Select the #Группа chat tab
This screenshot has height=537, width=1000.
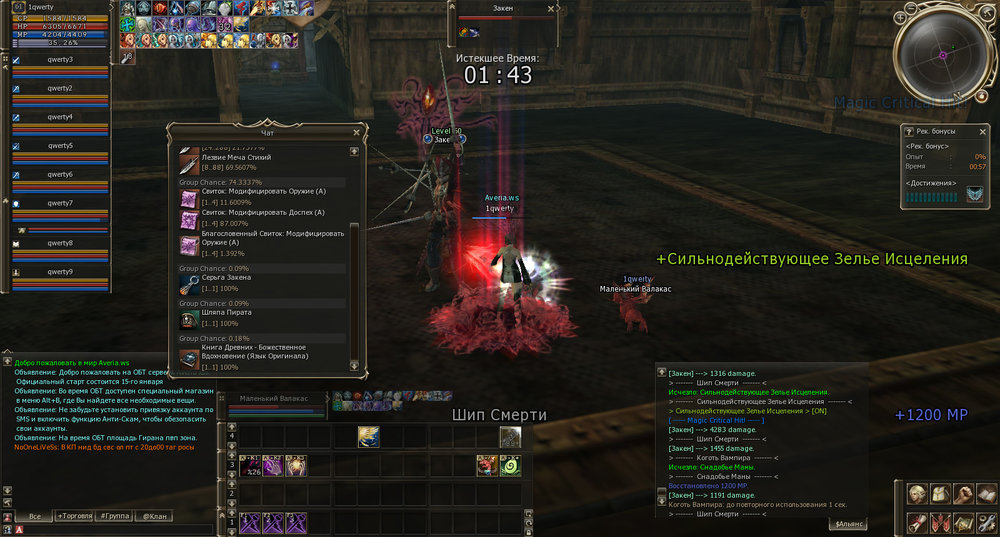coord(114,516)
